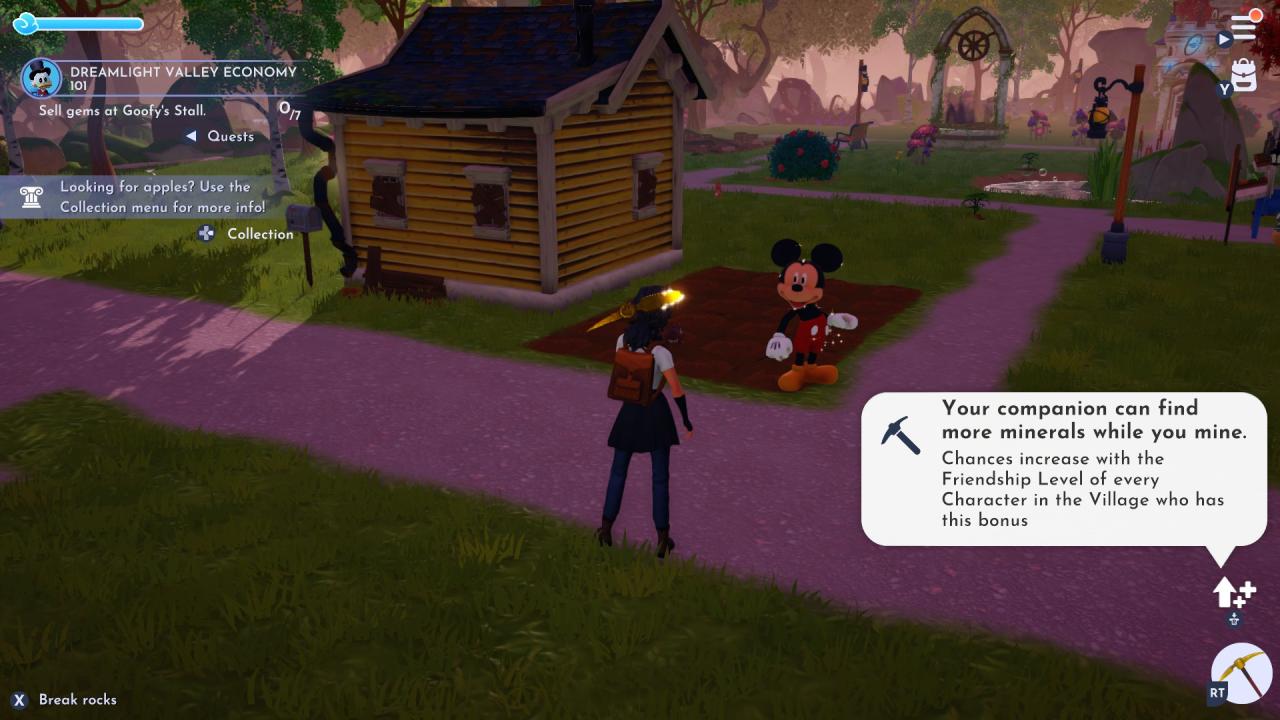Open the backpack inventory icon
Image resolution: width=1280 pixels, height=720 pixels.
(1244, 75)
